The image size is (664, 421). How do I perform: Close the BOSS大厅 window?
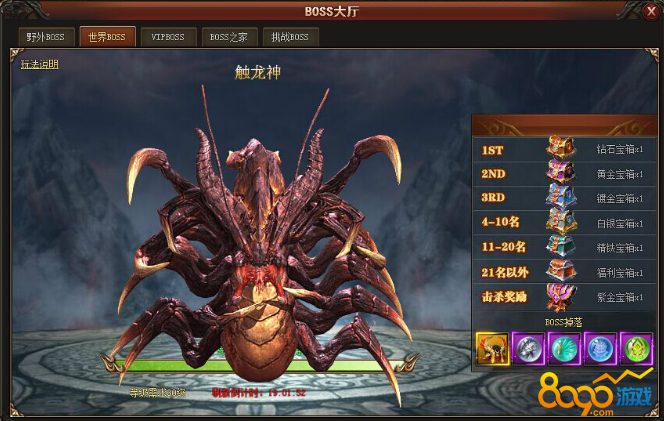click(x=650, y=11)
